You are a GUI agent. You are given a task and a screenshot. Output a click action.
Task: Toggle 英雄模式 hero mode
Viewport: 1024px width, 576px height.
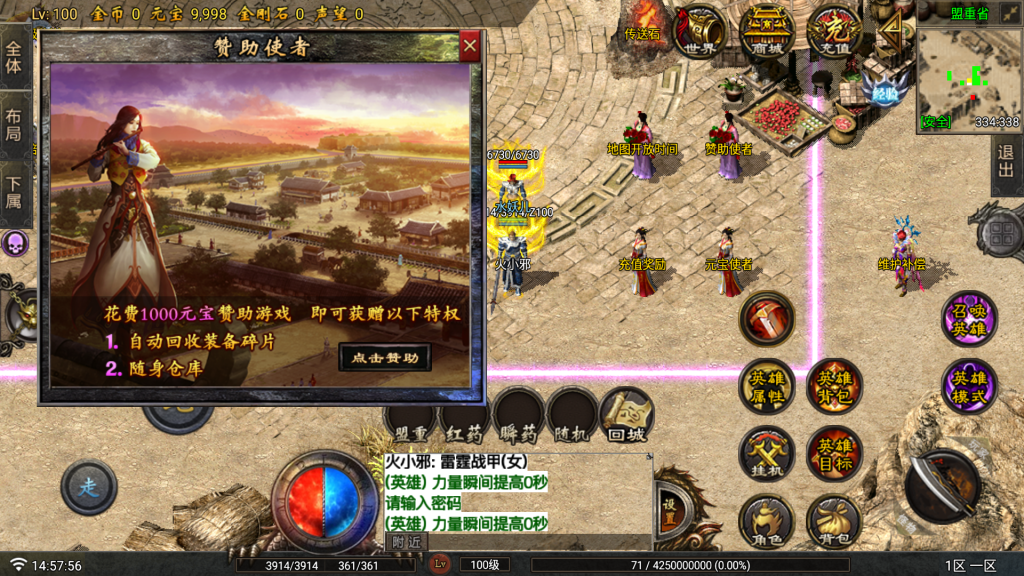pos(969,386)
